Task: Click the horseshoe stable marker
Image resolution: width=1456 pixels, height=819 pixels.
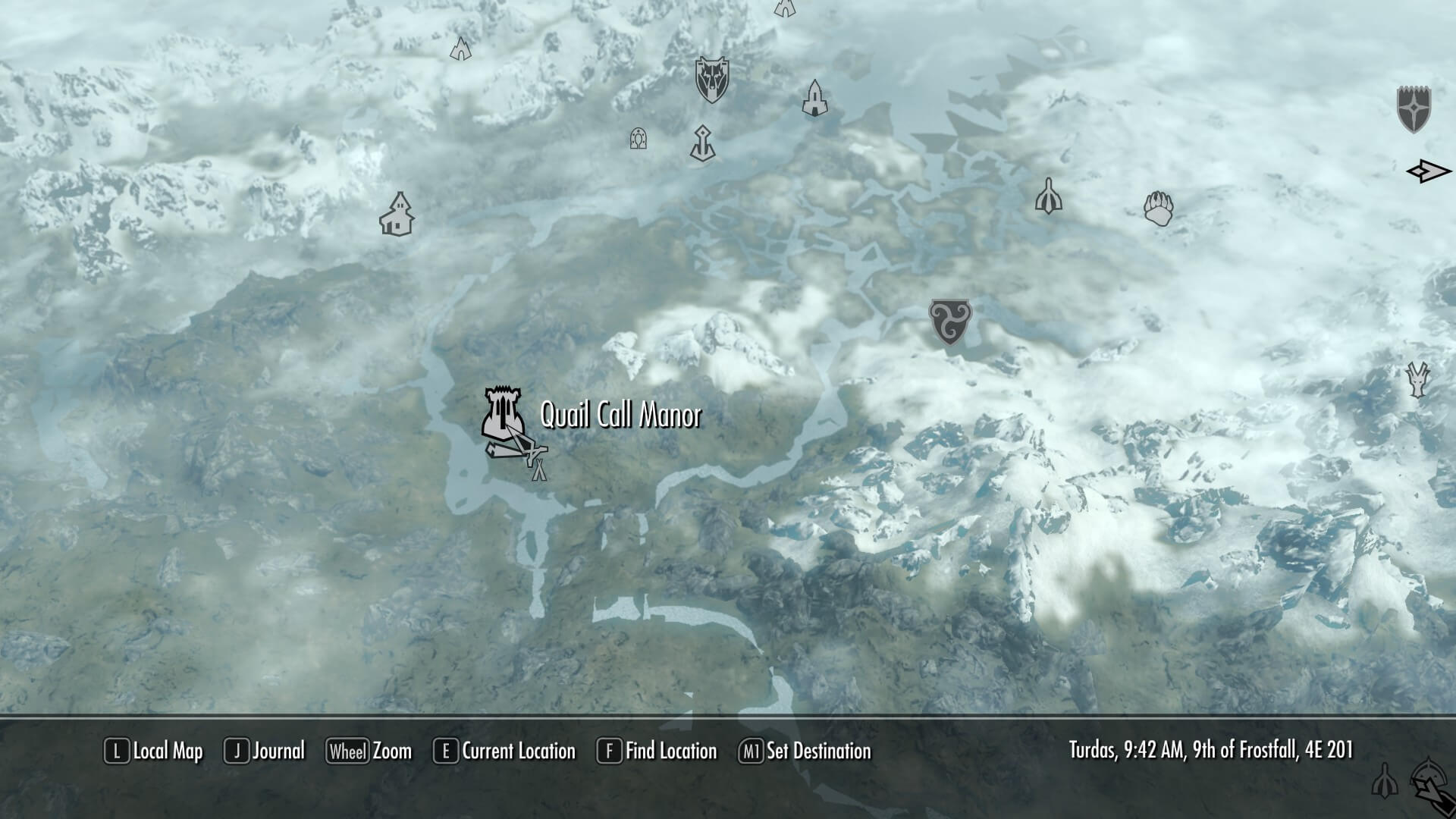Action: click(x=638, y=138)
